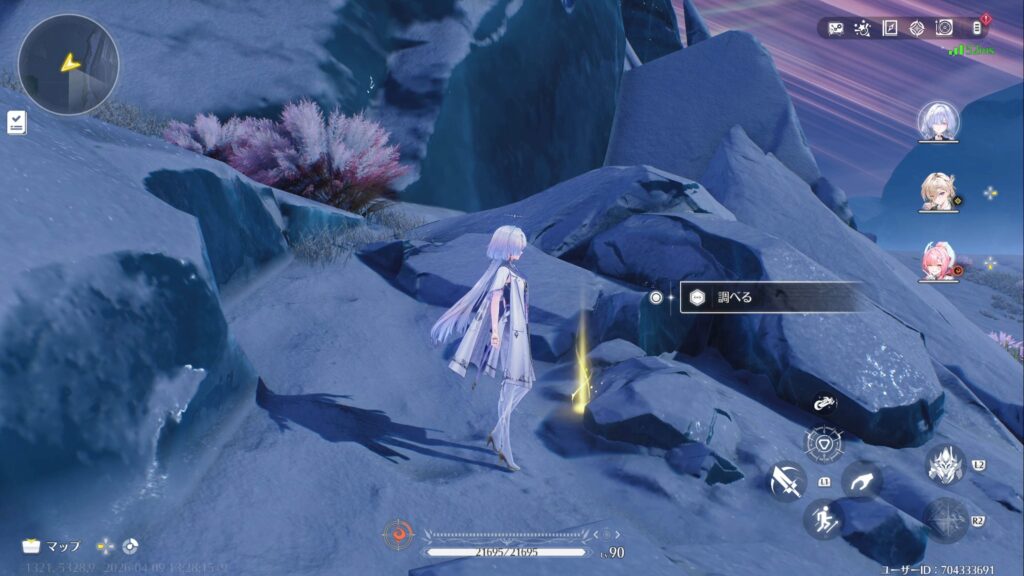
Task: Open the circular minimap
Action: tap(68, 64)
